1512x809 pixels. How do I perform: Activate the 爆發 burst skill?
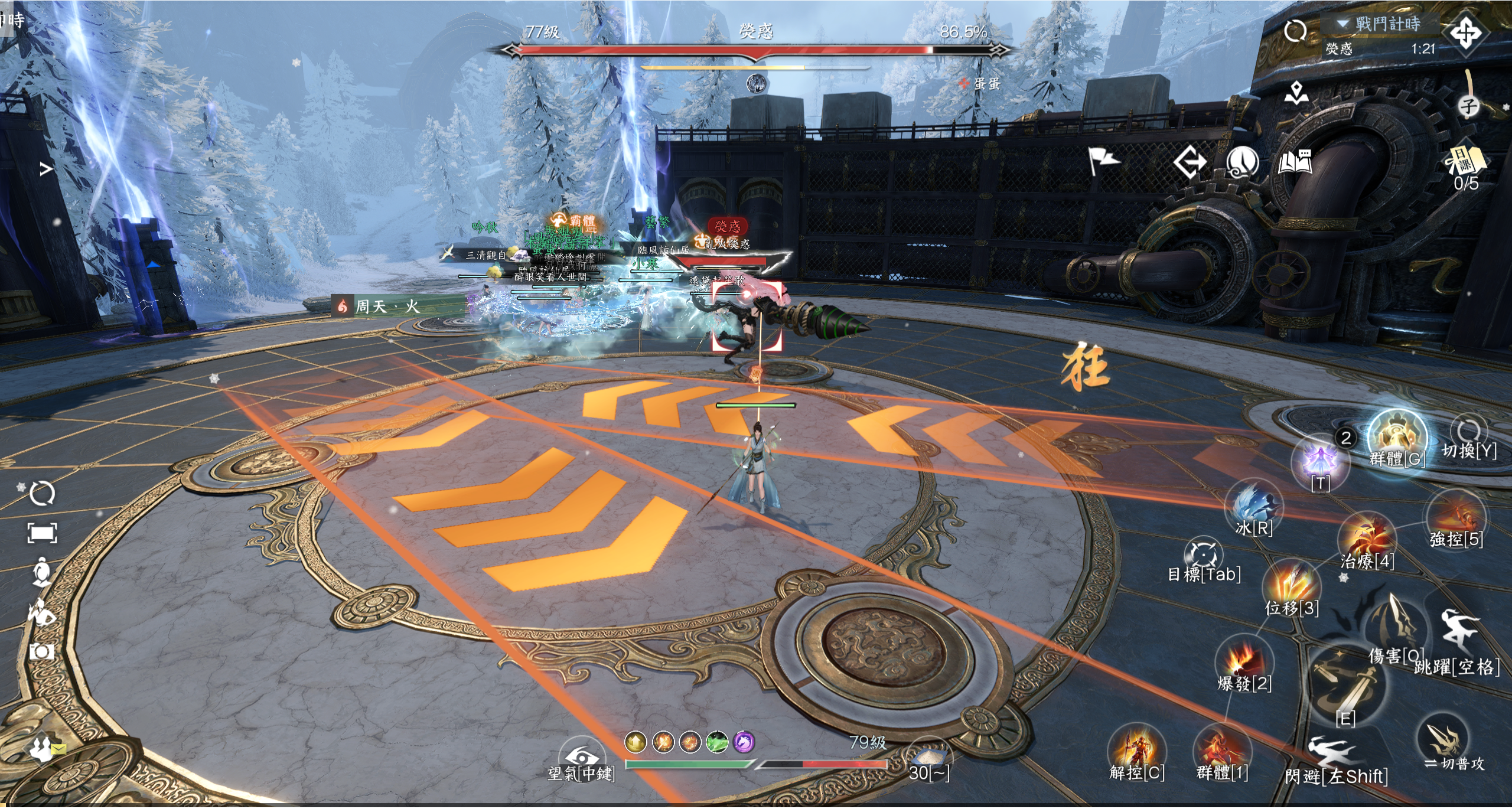tap(1244, 662)
